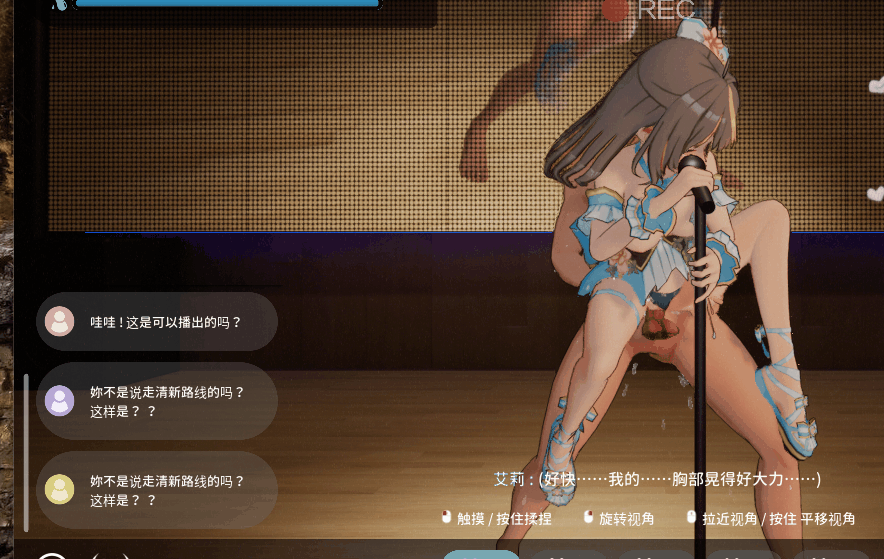884x559 pixels.
Task: Select the chat comment with purple avatar
Action: [x=156, y=401]
